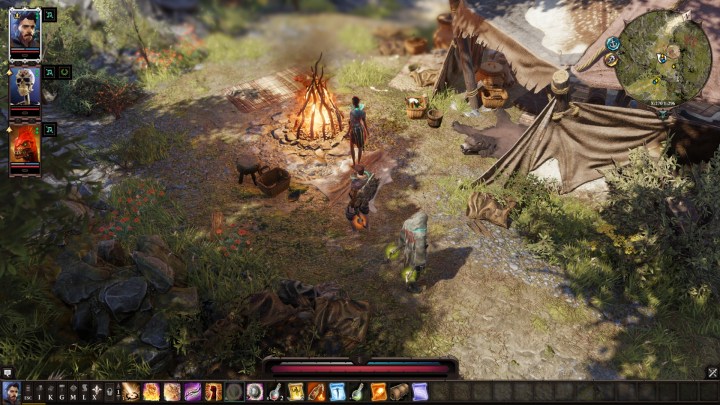Open the map with the M button
This screenshot has height=405, width=720.
click(x=73, y=395)
